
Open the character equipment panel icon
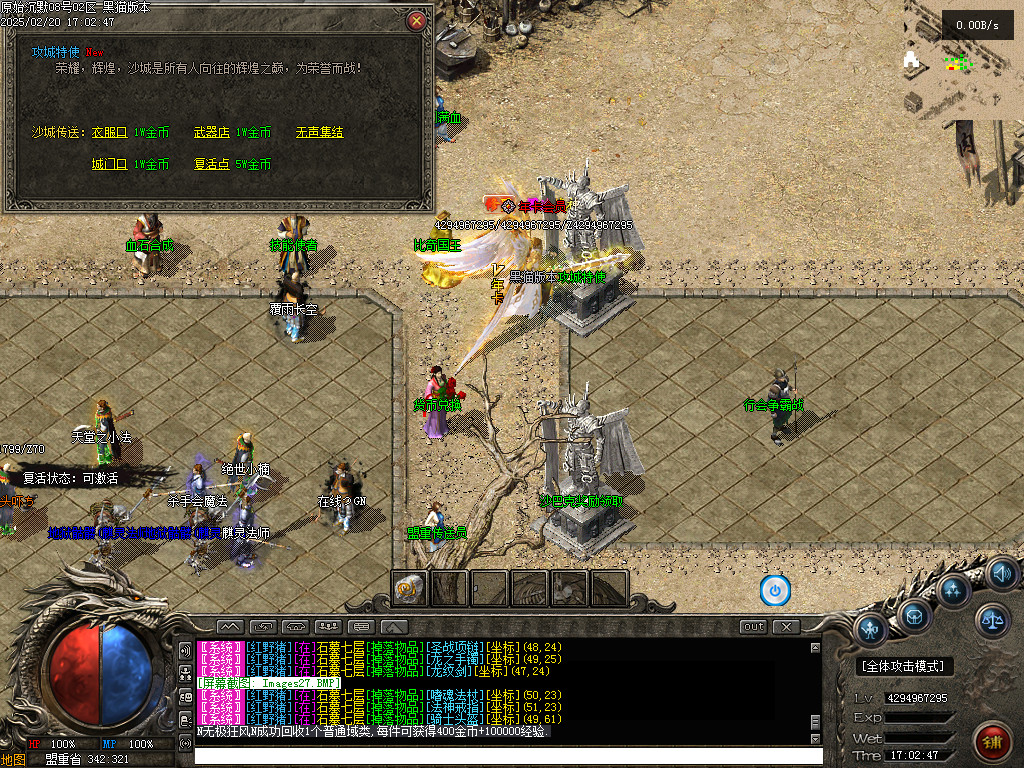[x=872, y=630]
